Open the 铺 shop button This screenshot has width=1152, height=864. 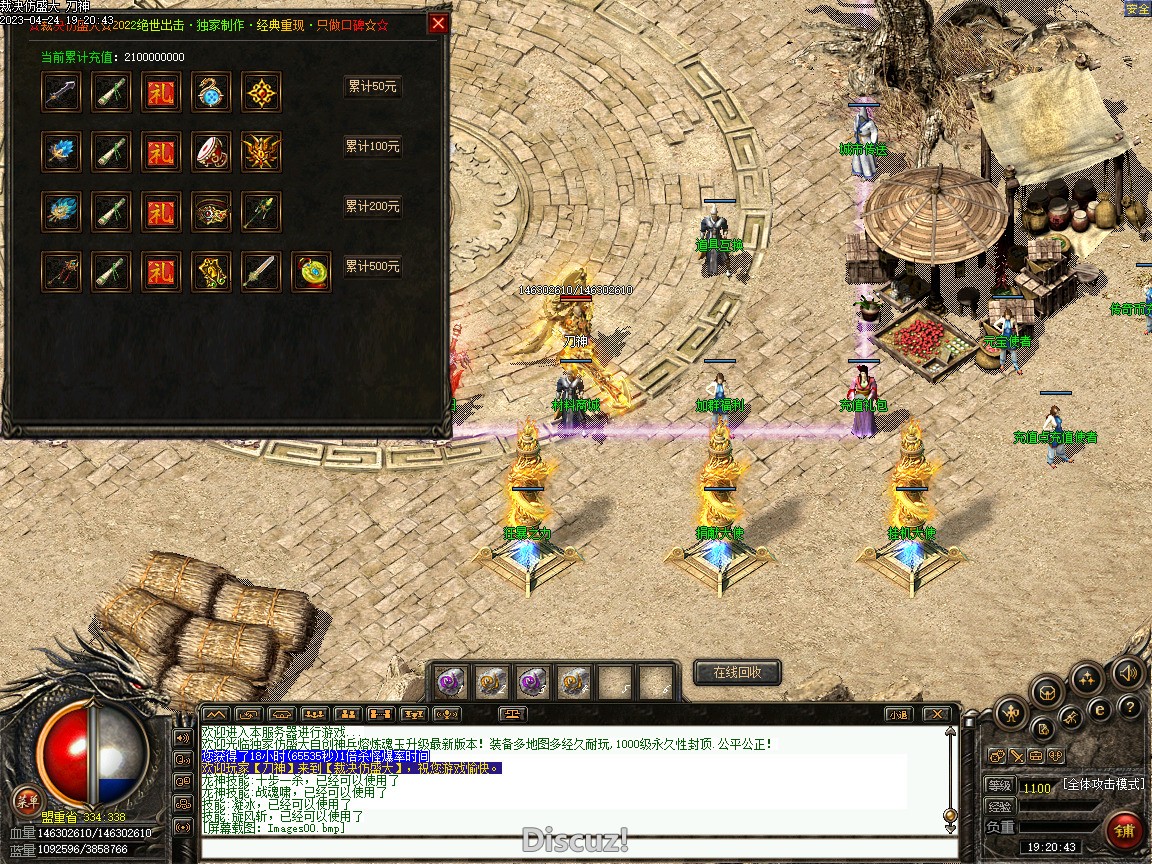pyautogui.click(x=1125, y=831)
